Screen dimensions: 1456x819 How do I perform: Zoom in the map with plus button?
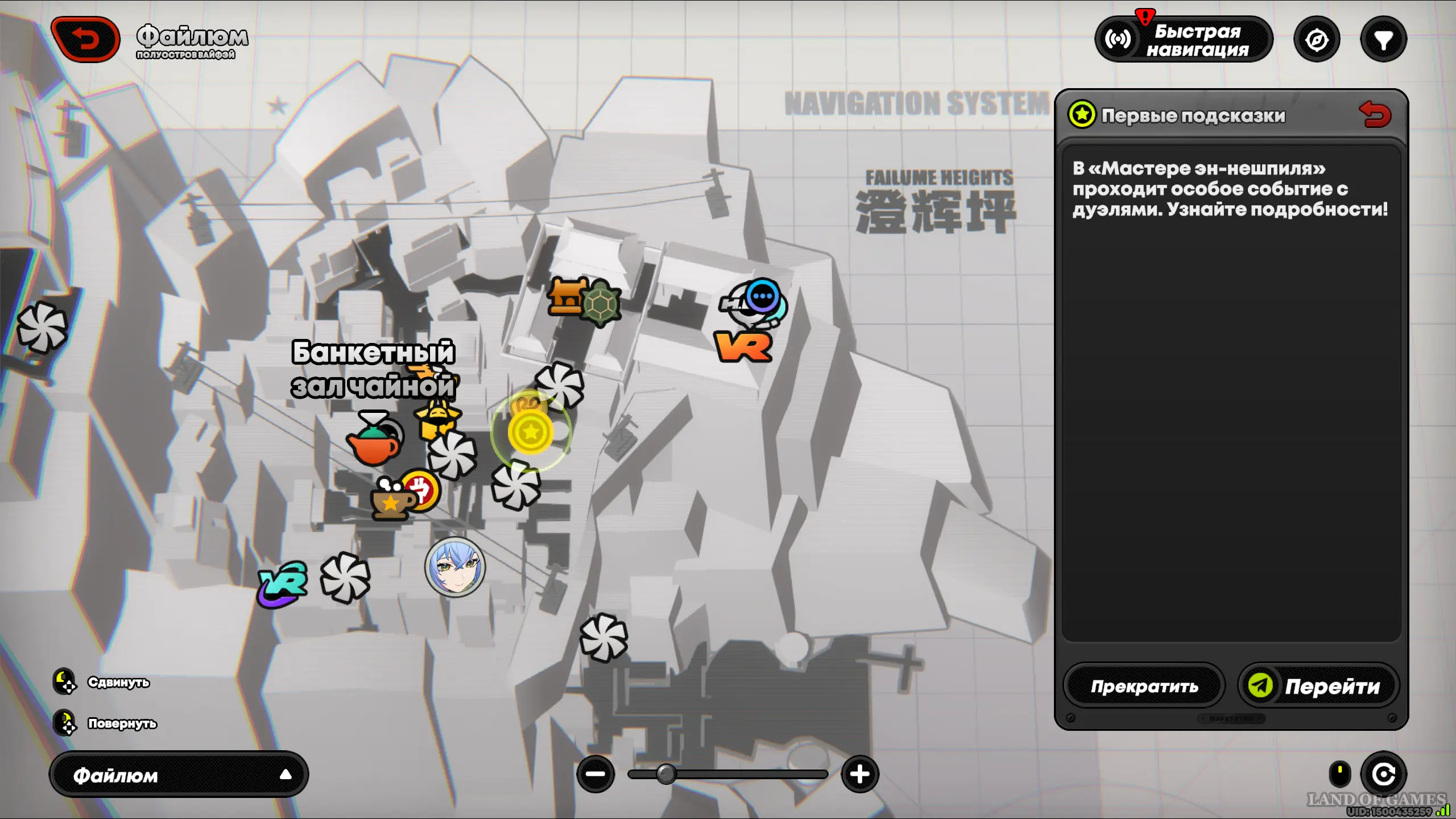pos(859,774)
